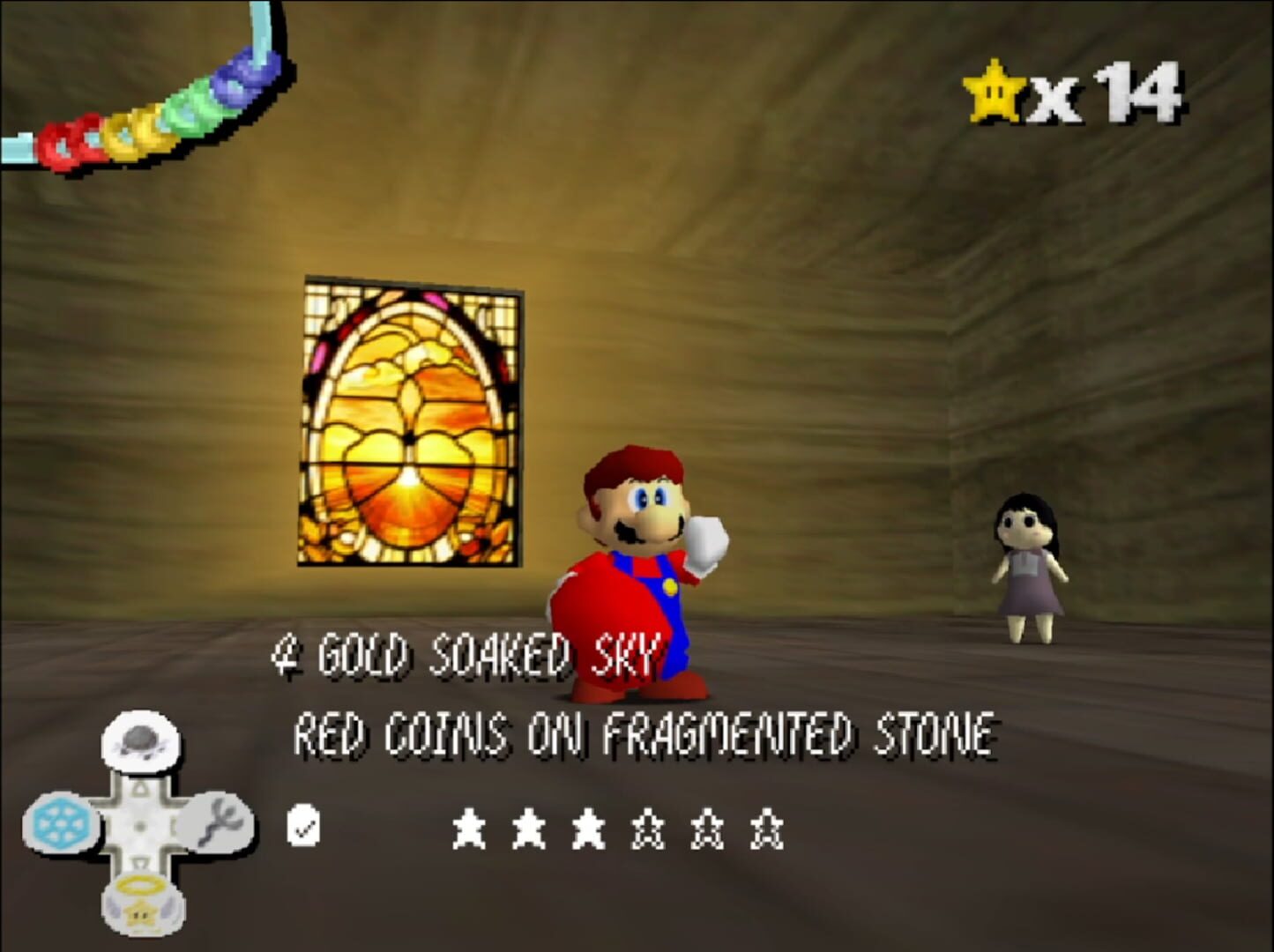The width and height of the screenshot is (1274, 952).
Task: Select the Red Coins on Fragmented Stone mission text
Action: [x=646, y=733]
